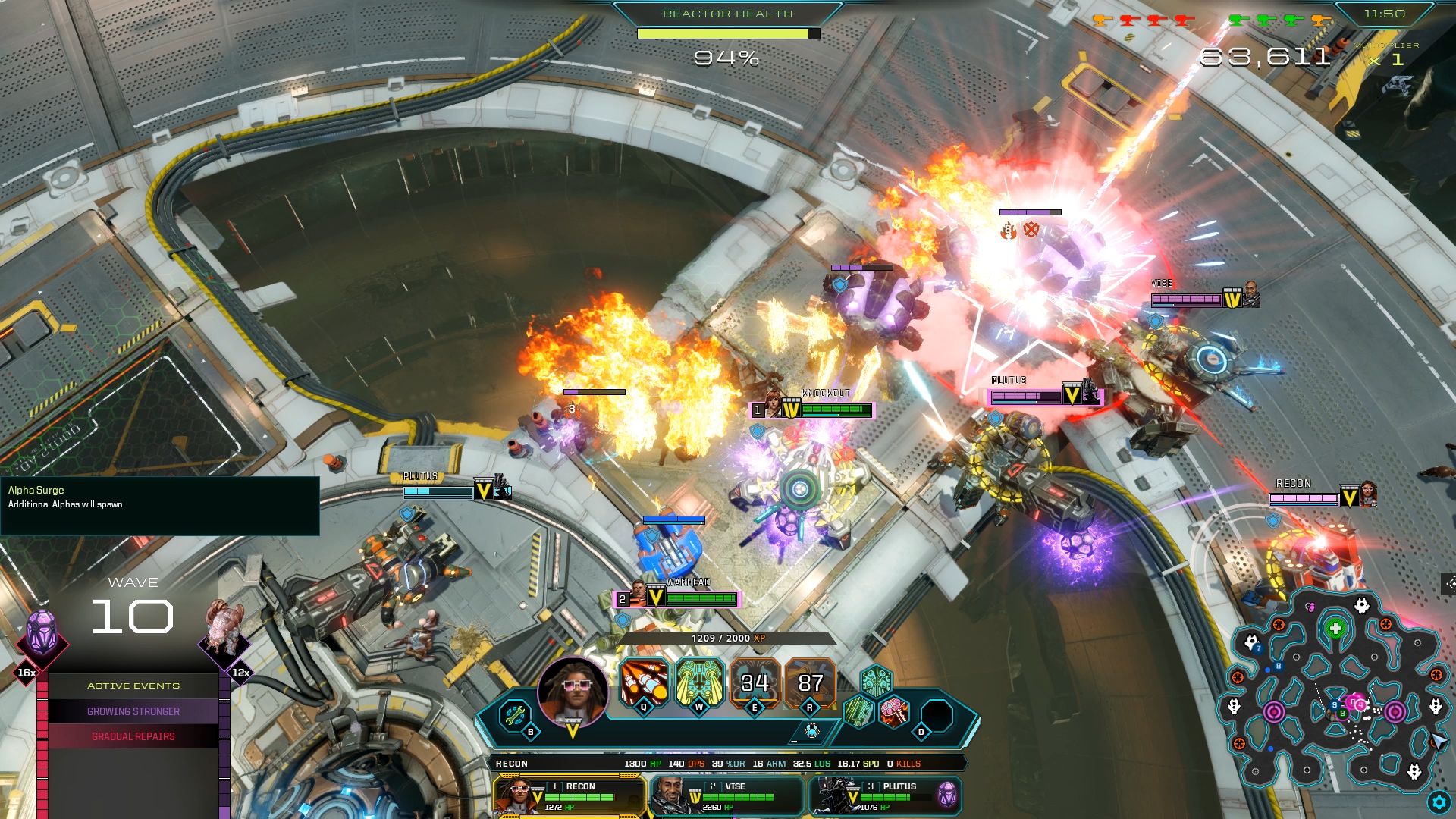Click the Recon hero portrait with pink glasses
Screen dimensions: 1456x819
(573, 692)
